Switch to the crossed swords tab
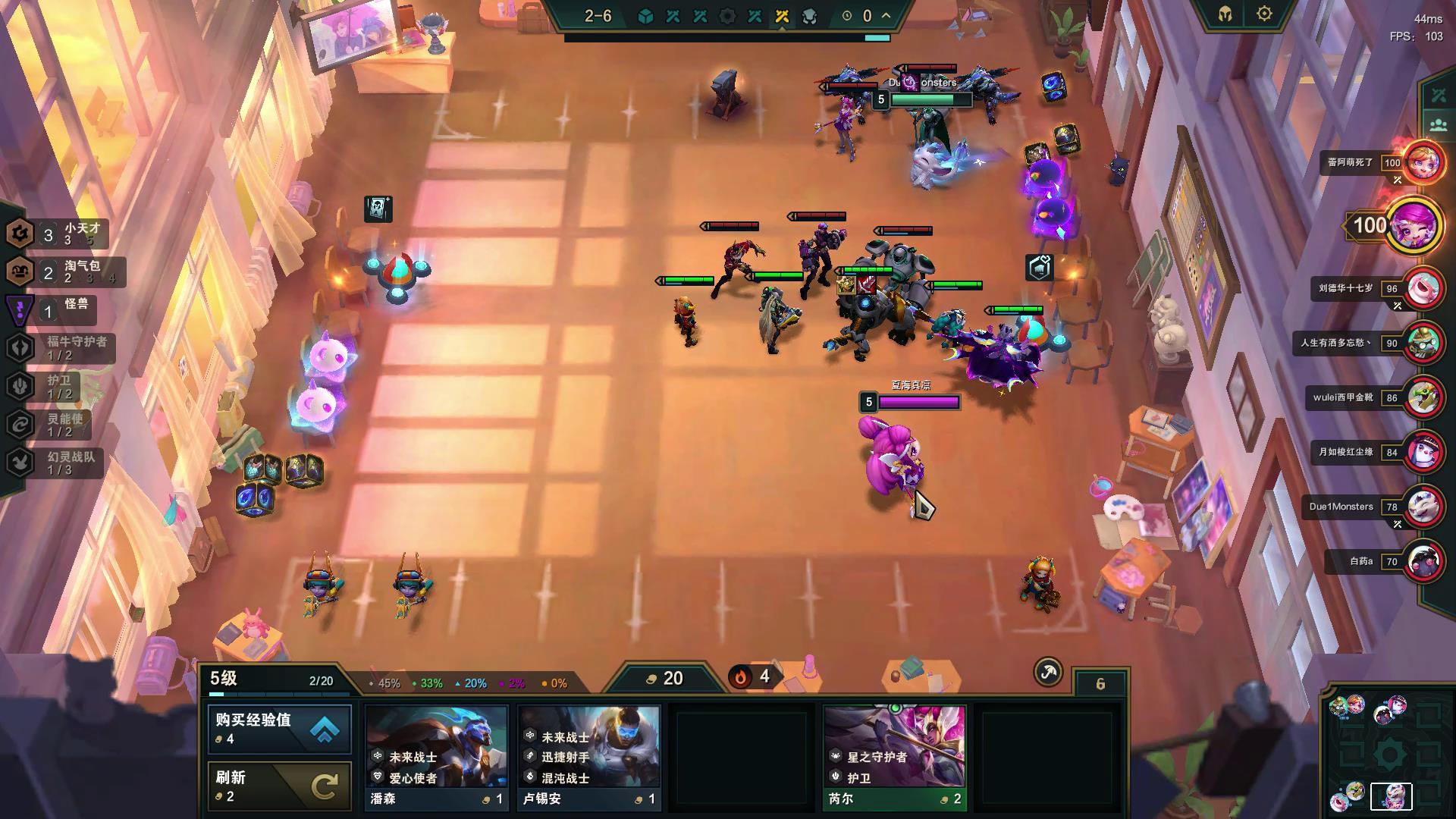The image size is (1456, 819). pyautogui.click(x=1439, y=96)
